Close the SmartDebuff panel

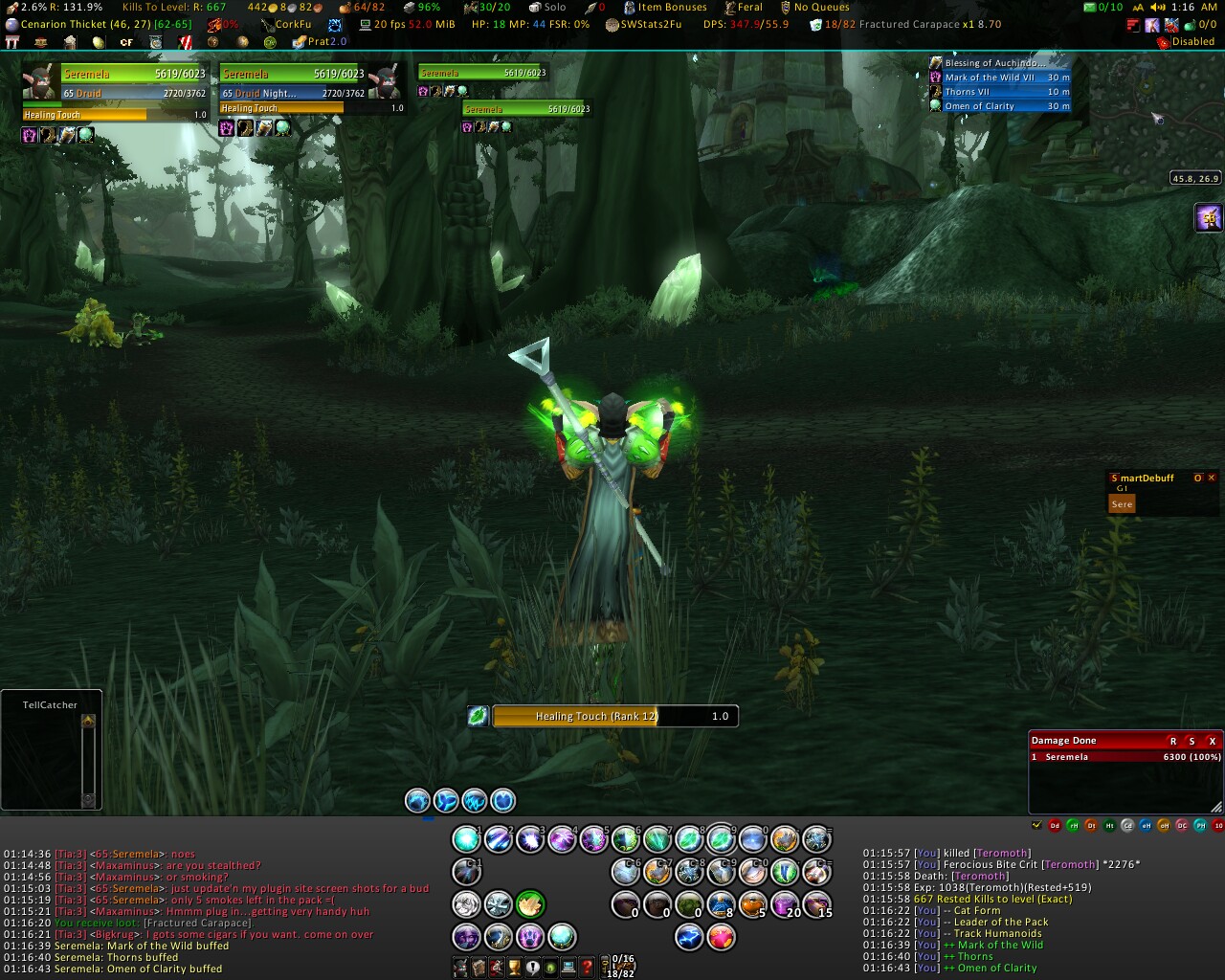click(x=1212, y=478)
